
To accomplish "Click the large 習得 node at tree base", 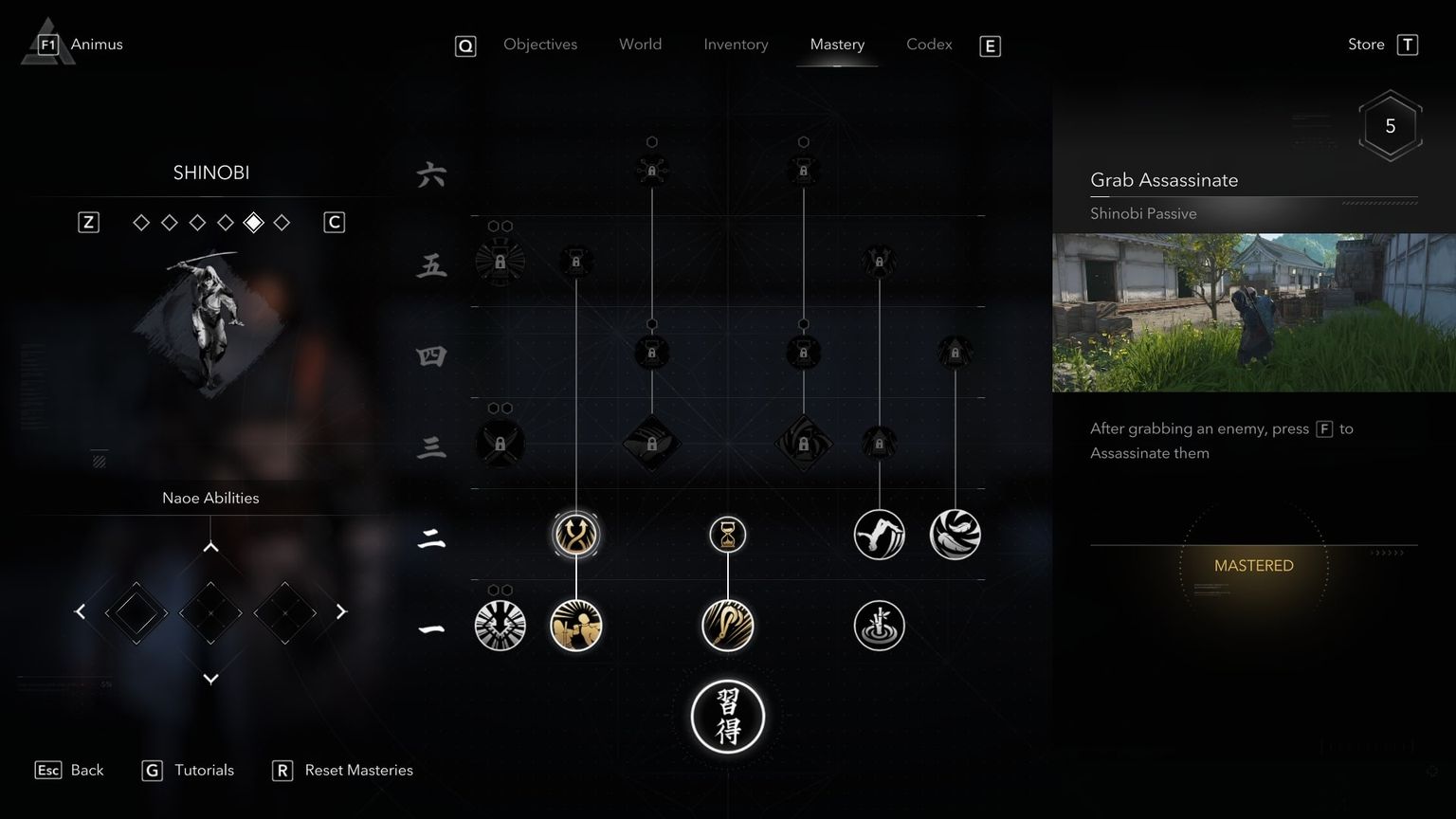I will pyautogui.click(x=727, y=718).
